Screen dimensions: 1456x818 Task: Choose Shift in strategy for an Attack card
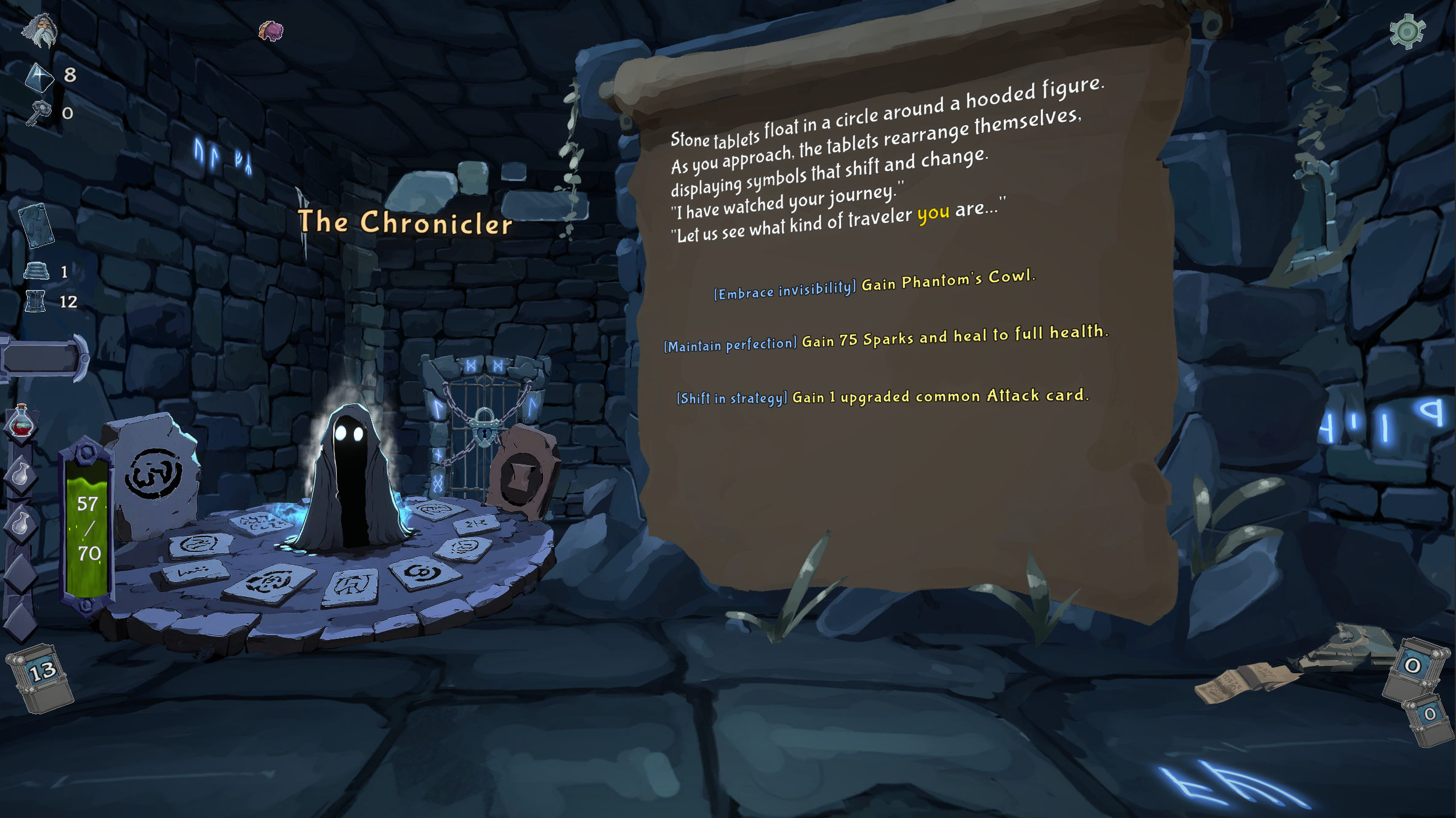pyautogui.click(x=883, y=396)
